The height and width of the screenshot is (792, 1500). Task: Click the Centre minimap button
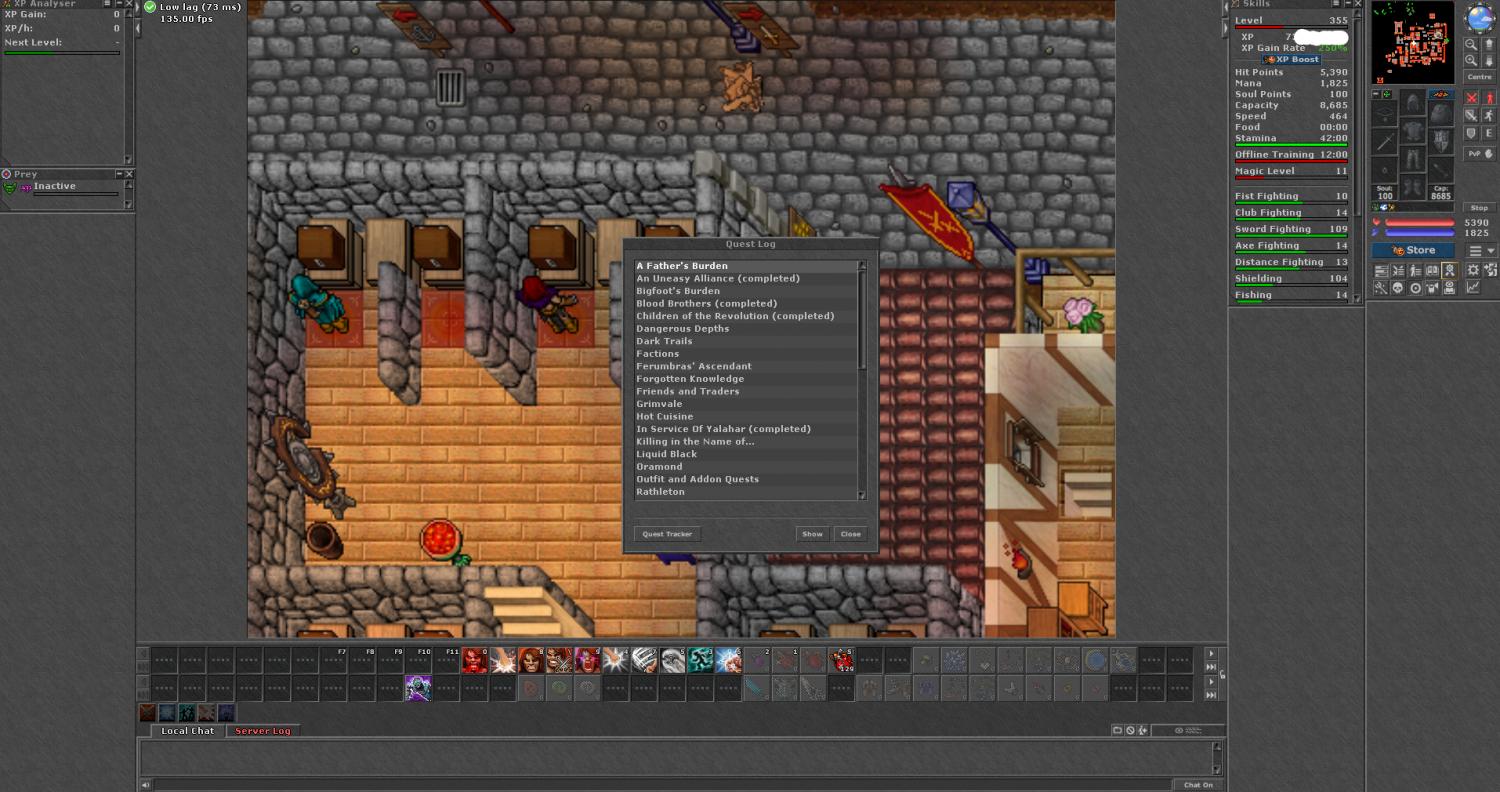pos(1479,77)
